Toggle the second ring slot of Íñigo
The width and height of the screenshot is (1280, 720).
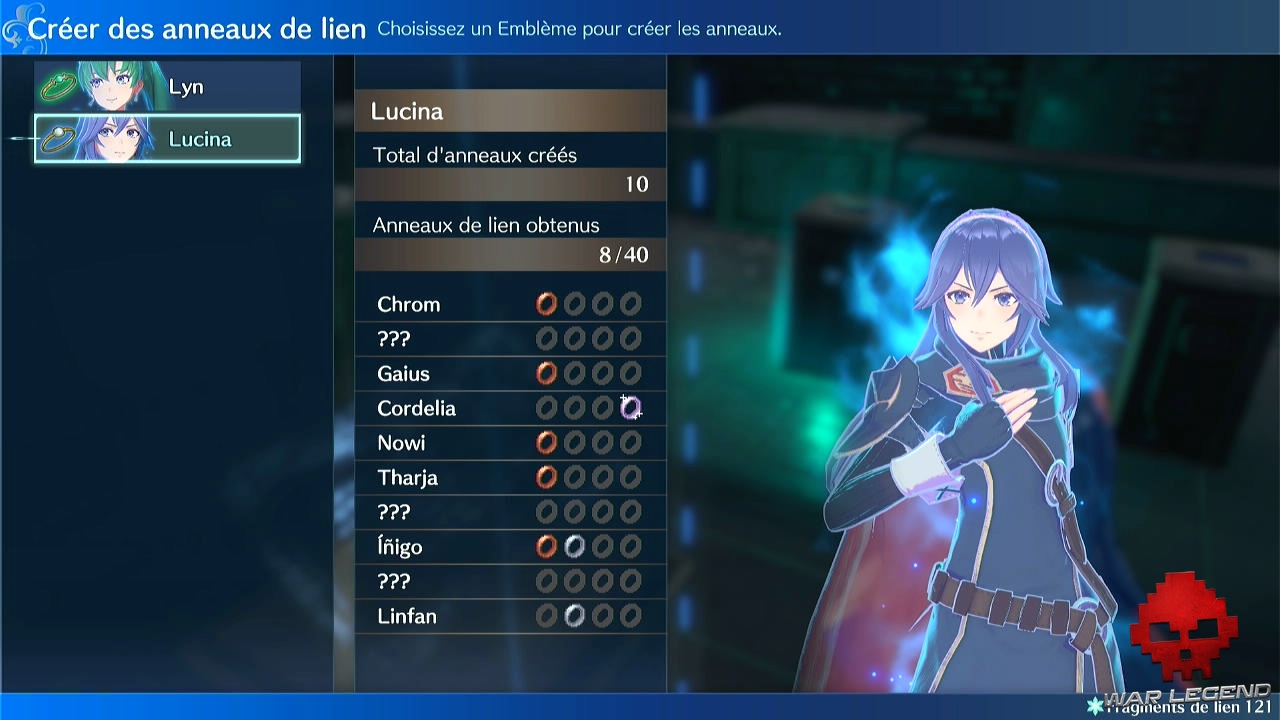point(574,546)
